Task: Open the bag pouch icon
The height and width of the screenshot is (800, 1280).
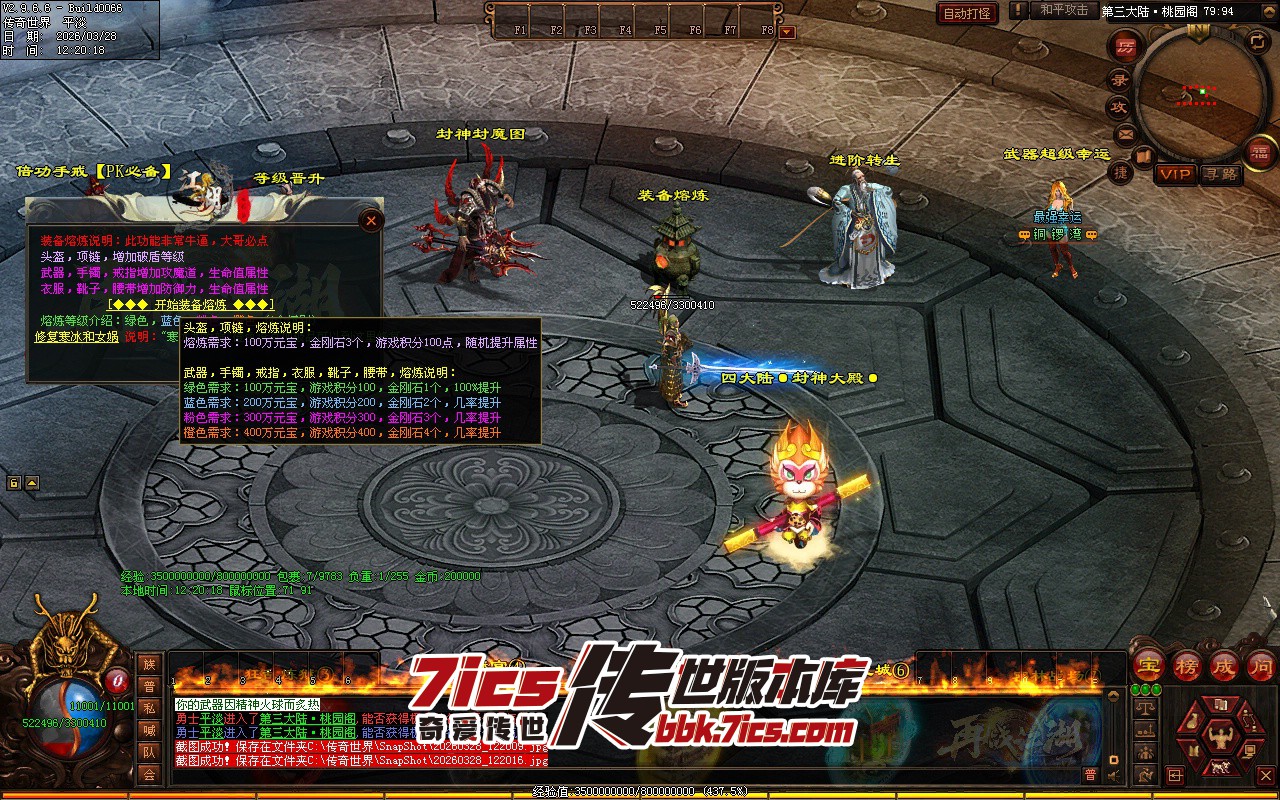Action: tap(1192, 723)
